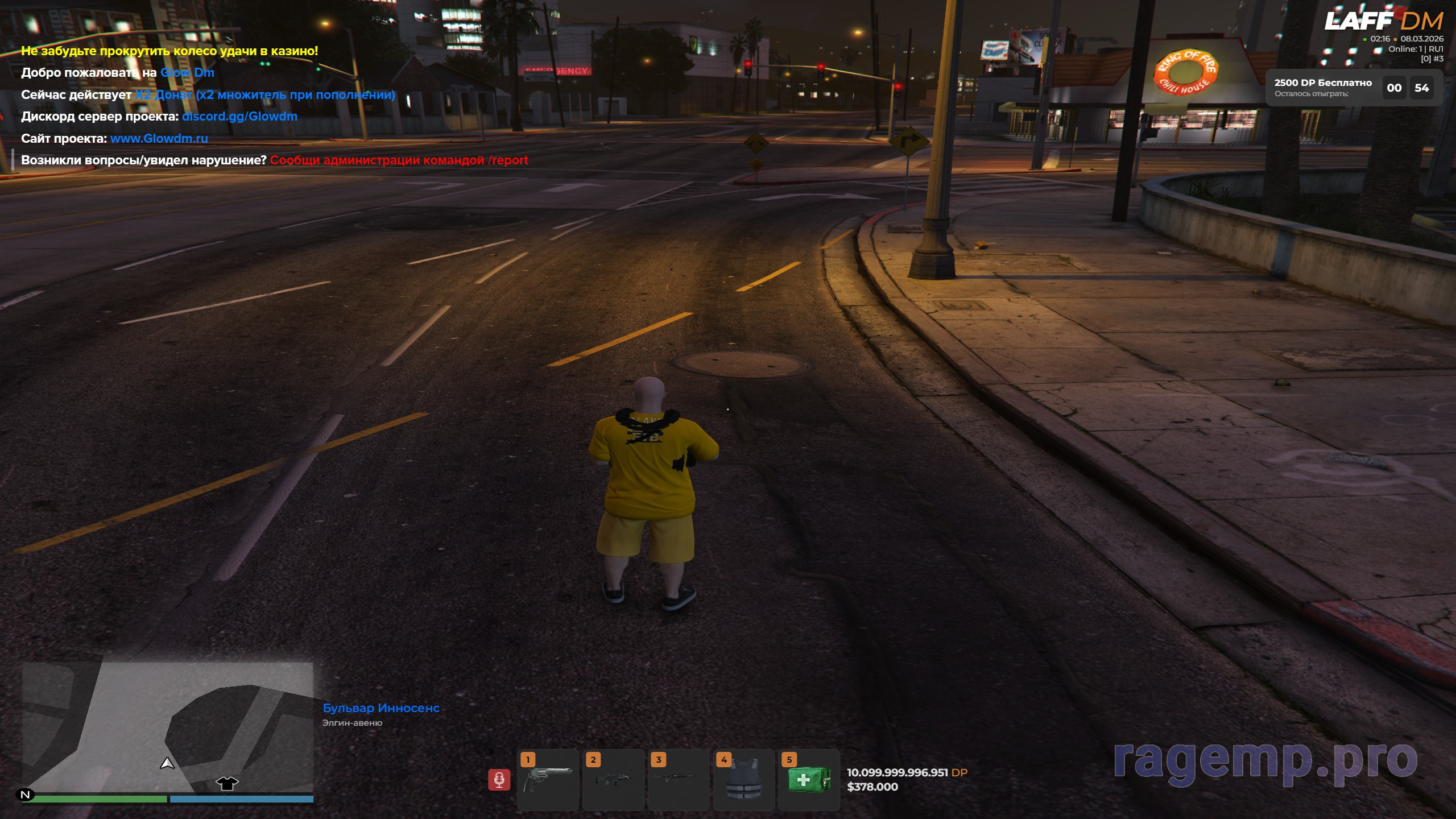Open the 2500 DP free reward panel
The width and height of the screenshot is (1456, 819).
click(1354, 88)
